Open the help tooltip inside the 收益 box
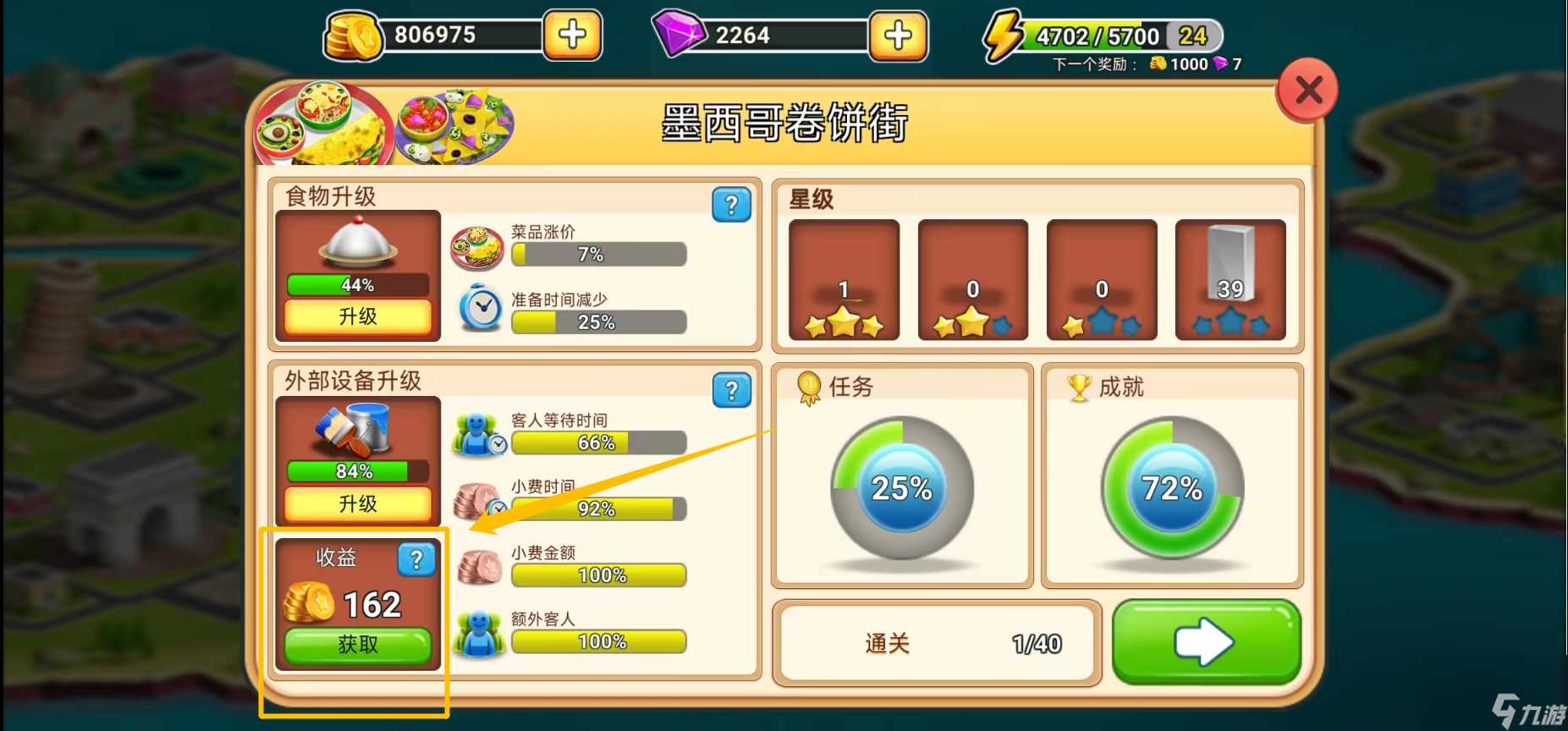 (415, 559)
